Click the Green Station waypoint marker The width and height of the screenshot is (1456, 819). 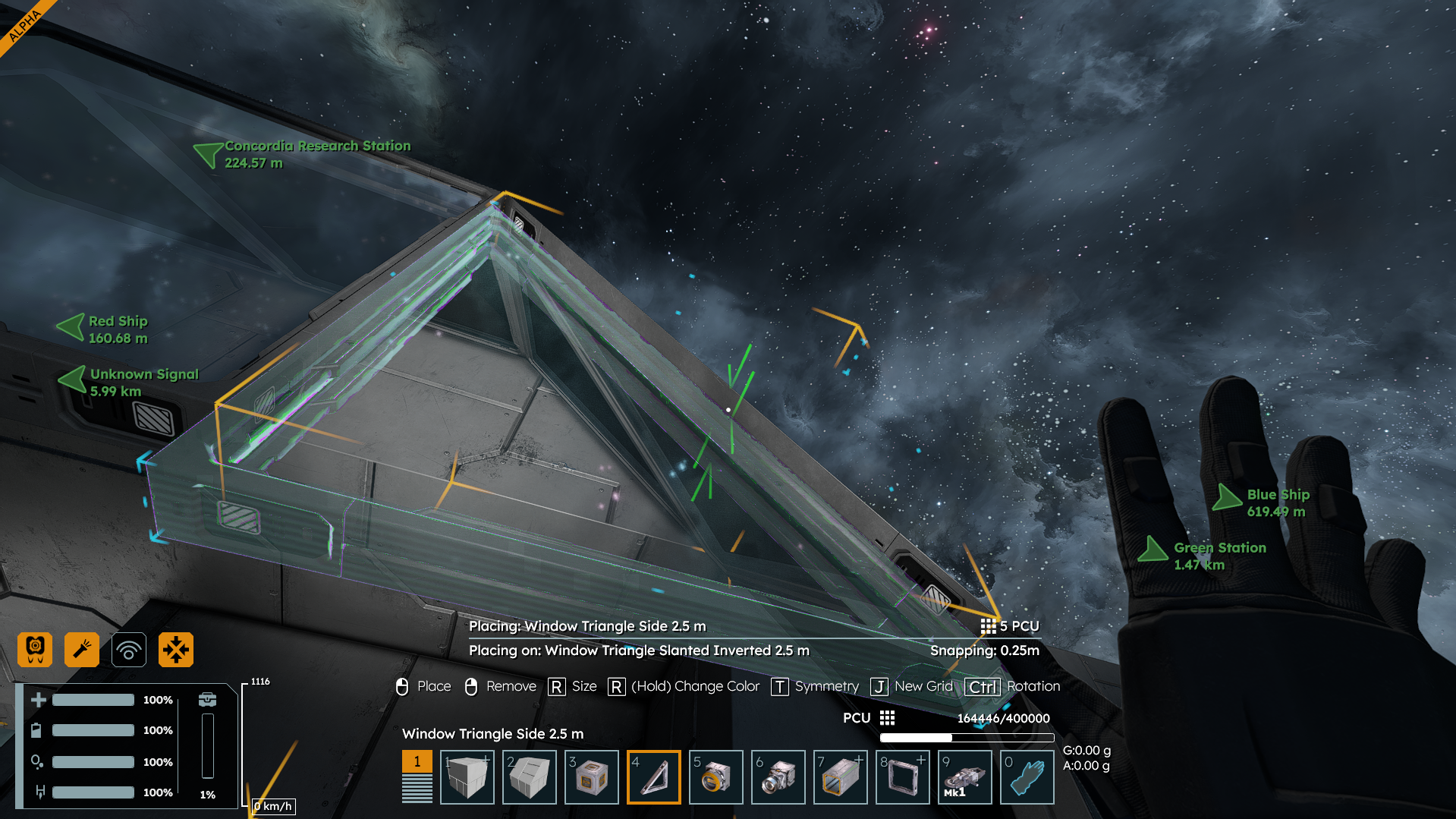point(1153,550)
